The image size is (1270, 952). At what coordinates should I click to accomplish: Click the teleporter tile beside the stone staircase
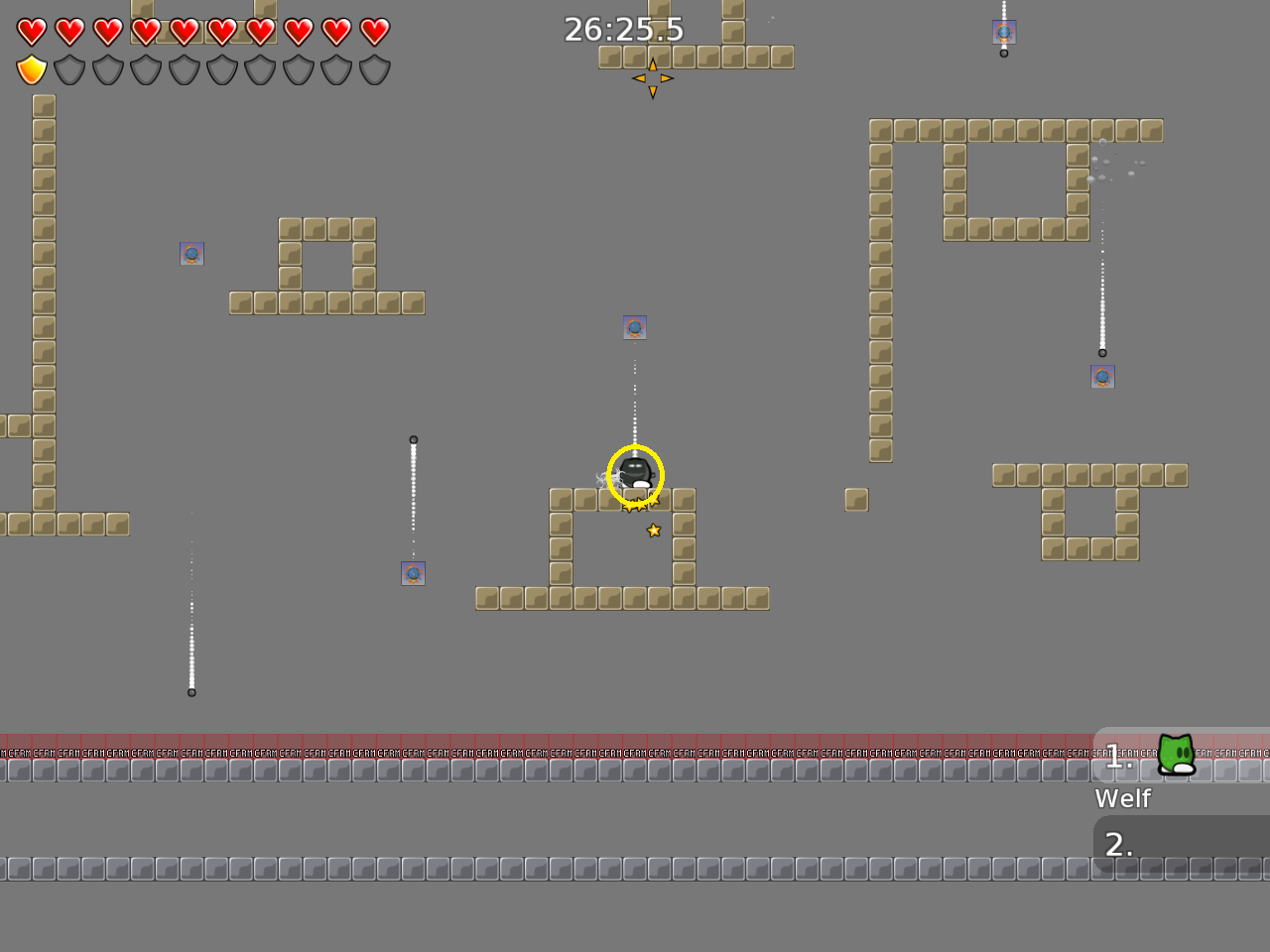(x=191, y=254)
